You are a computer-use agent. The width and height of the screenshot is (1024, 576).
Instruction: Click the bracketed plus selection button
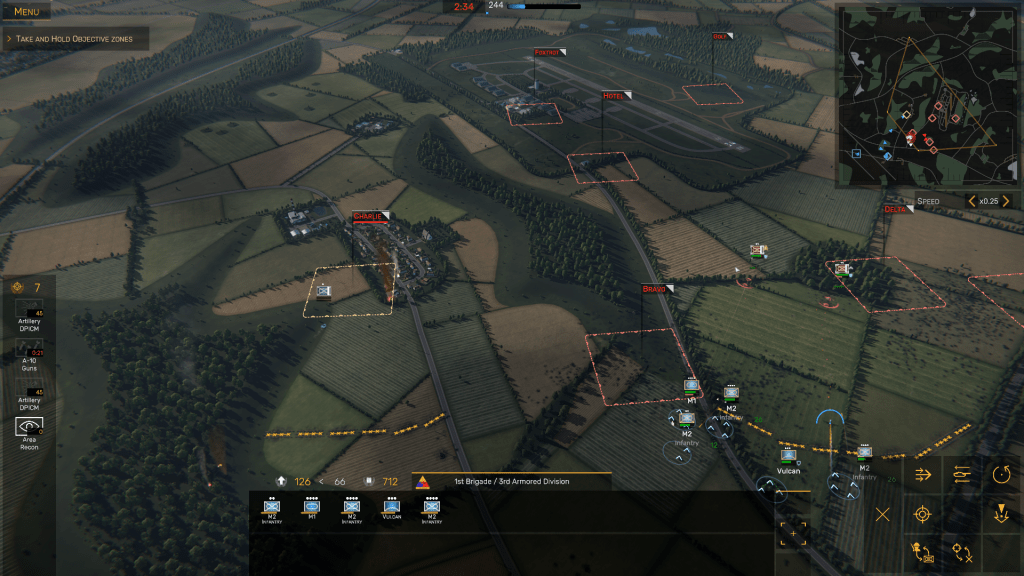click(x=795, y=533)
